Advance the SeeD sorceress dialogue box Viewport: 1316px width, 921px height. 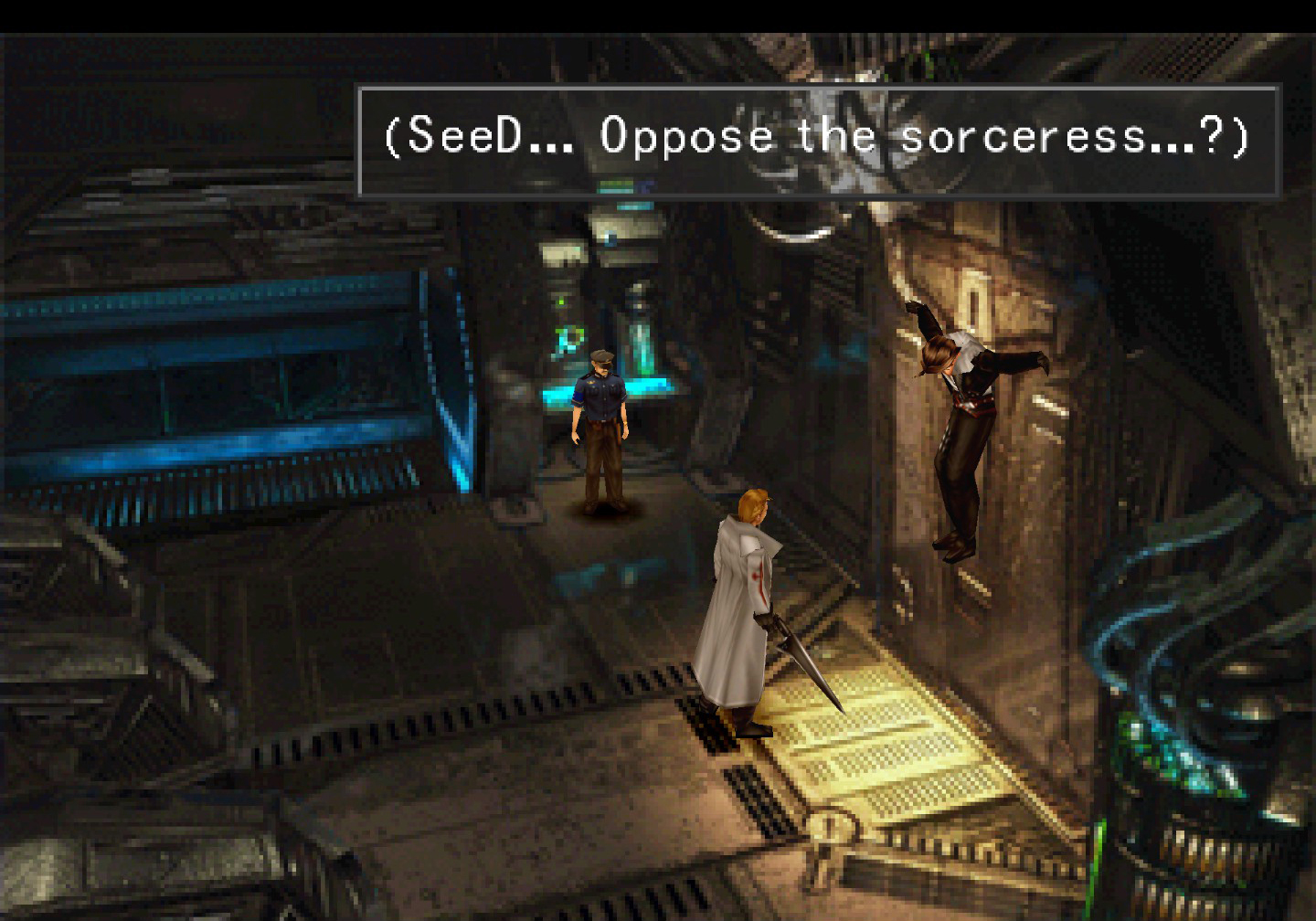click(818, 140)
